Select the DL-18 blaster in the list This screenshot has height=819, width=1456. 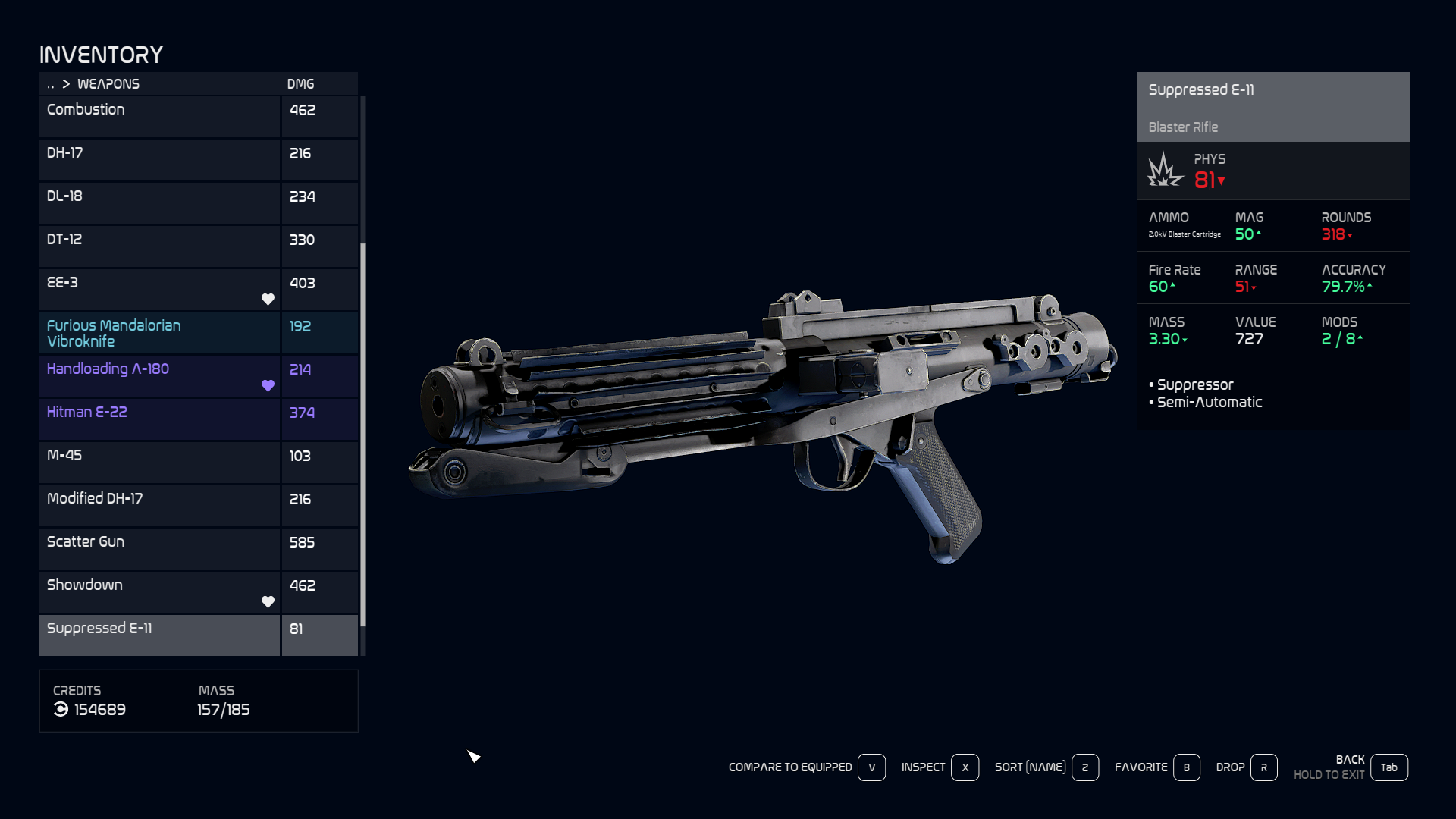tap(159, 202)
